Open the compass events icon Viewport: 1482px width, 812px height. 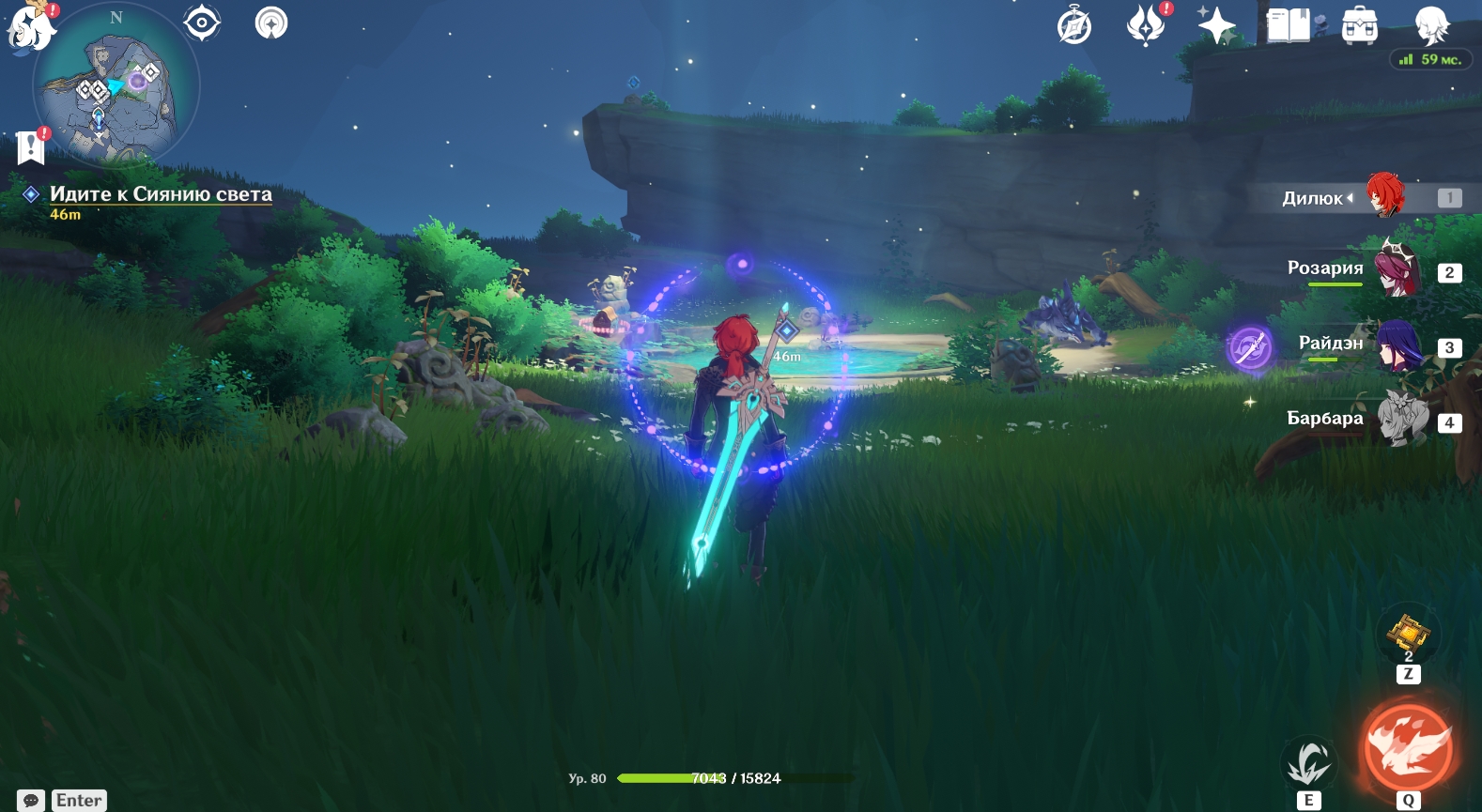coord(1074,25)
